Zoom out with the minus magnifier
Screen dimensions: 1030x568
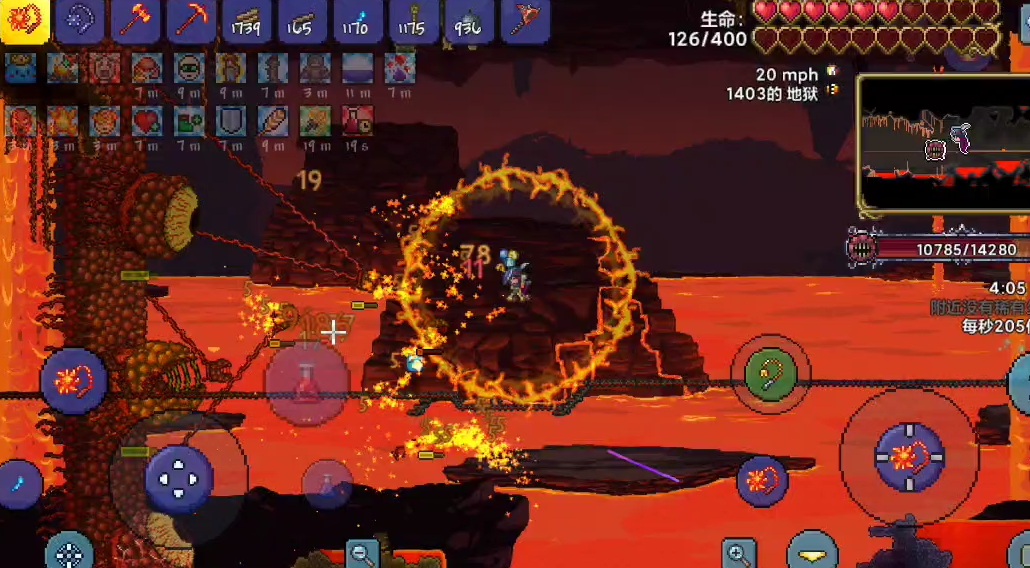(362, 553)
